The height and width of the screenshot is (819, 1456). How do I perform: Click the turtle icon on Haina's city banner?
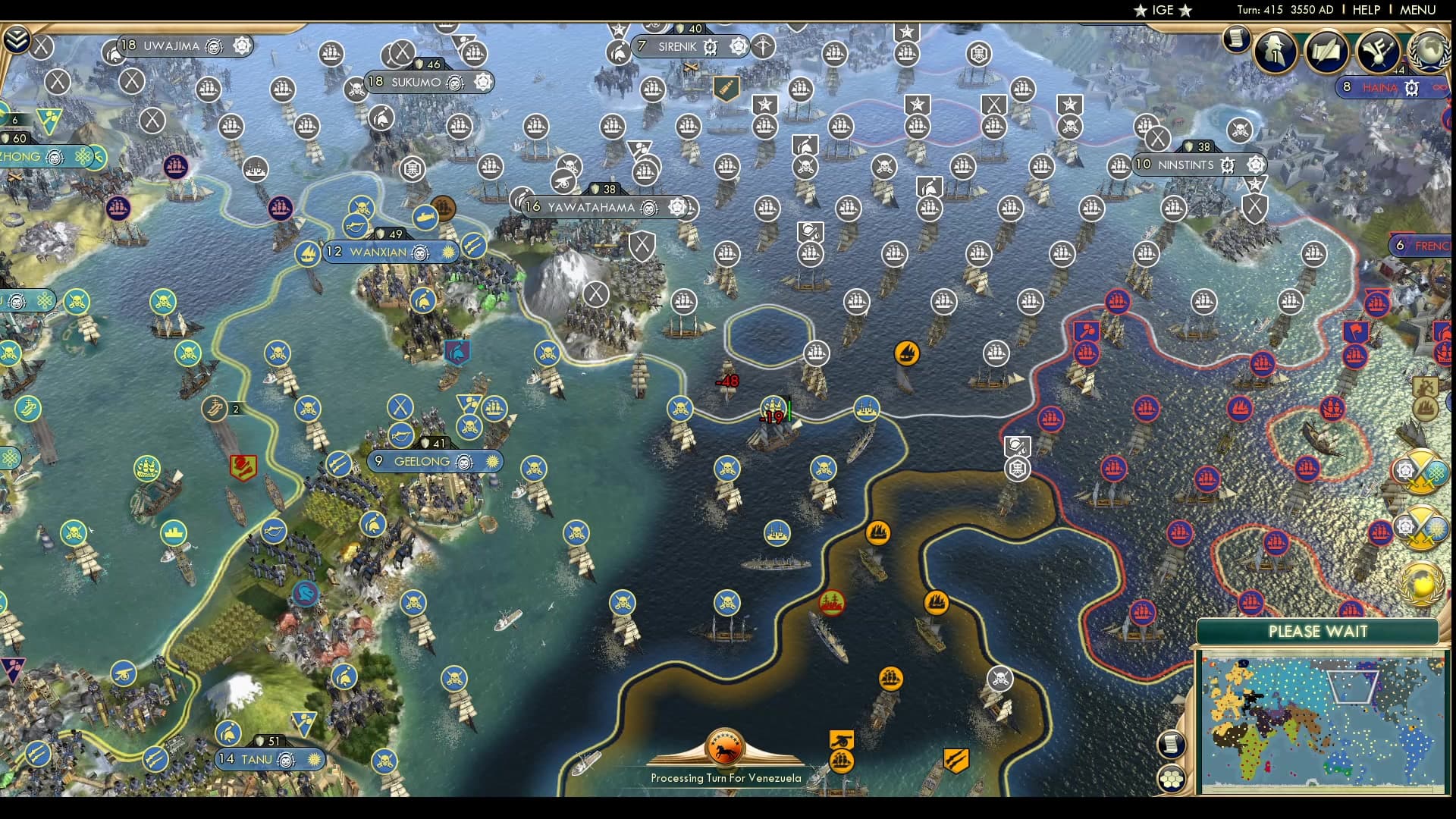tap(1412, 89)
